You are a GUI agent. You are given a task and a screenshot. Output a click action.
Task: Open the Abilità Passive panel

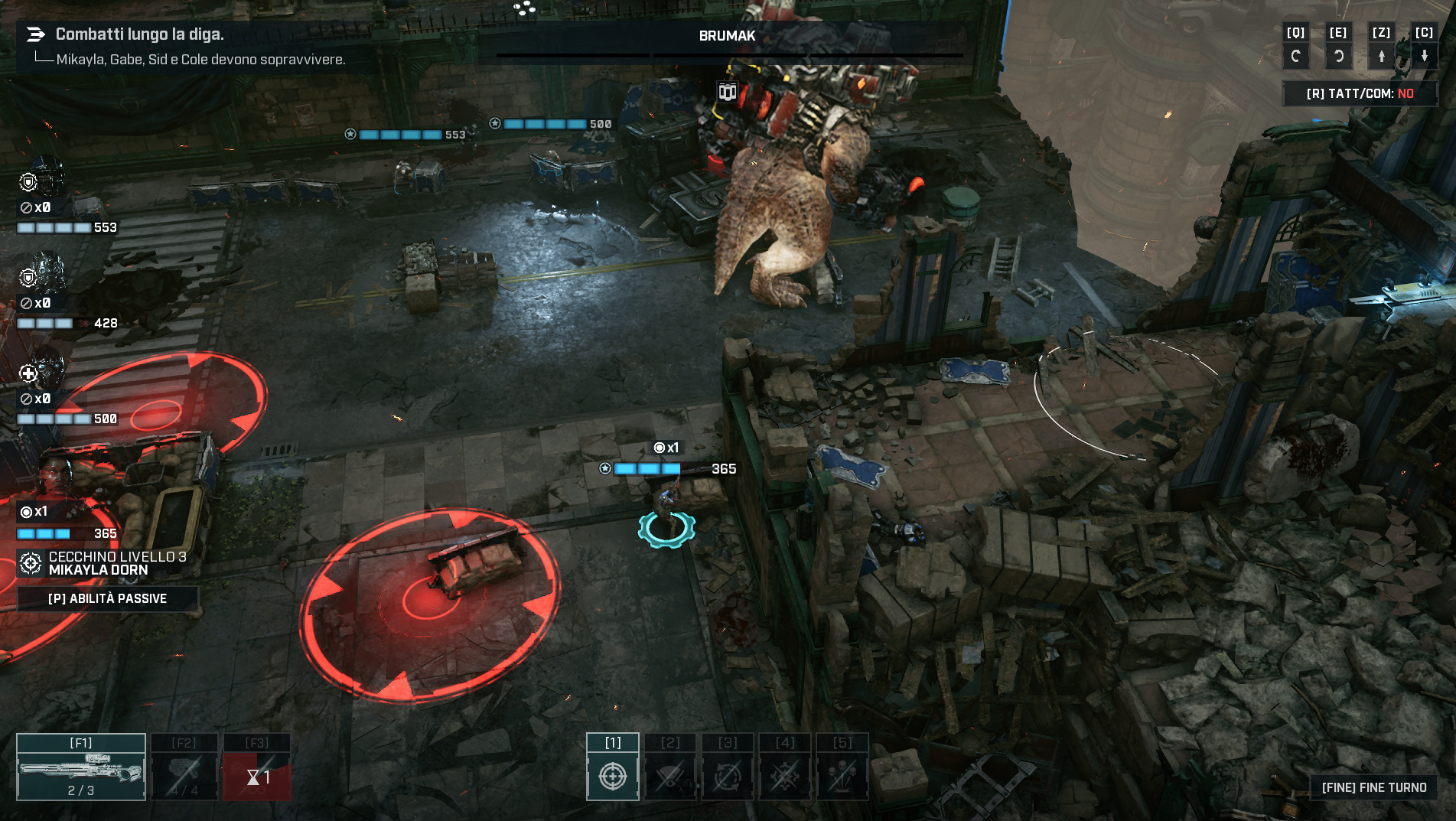coord(107,598)
